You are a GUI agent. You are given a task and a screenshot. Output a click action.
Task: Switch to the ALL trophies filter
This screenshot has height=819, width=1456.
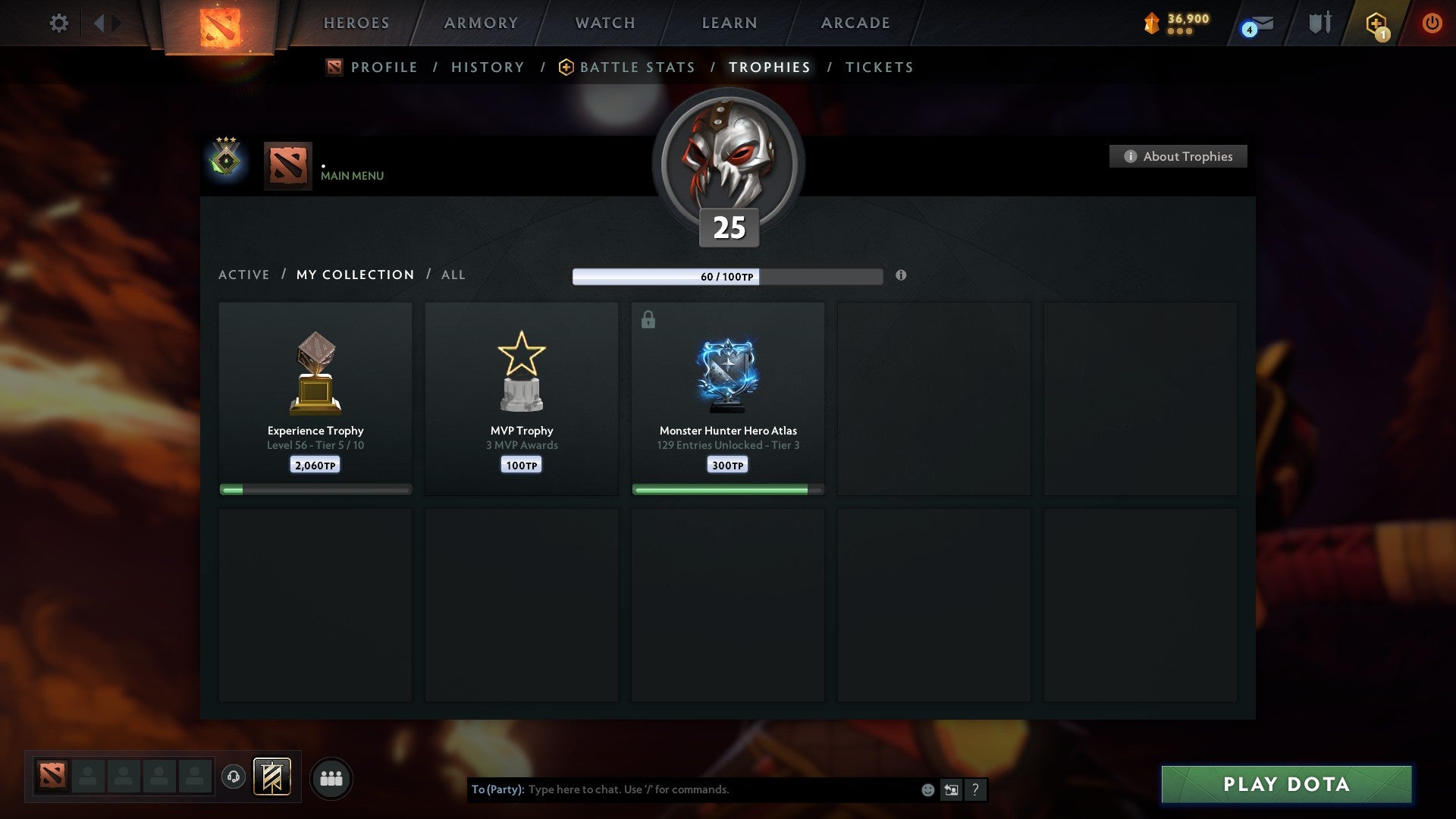pyautogui.click(x=453, y=275)
